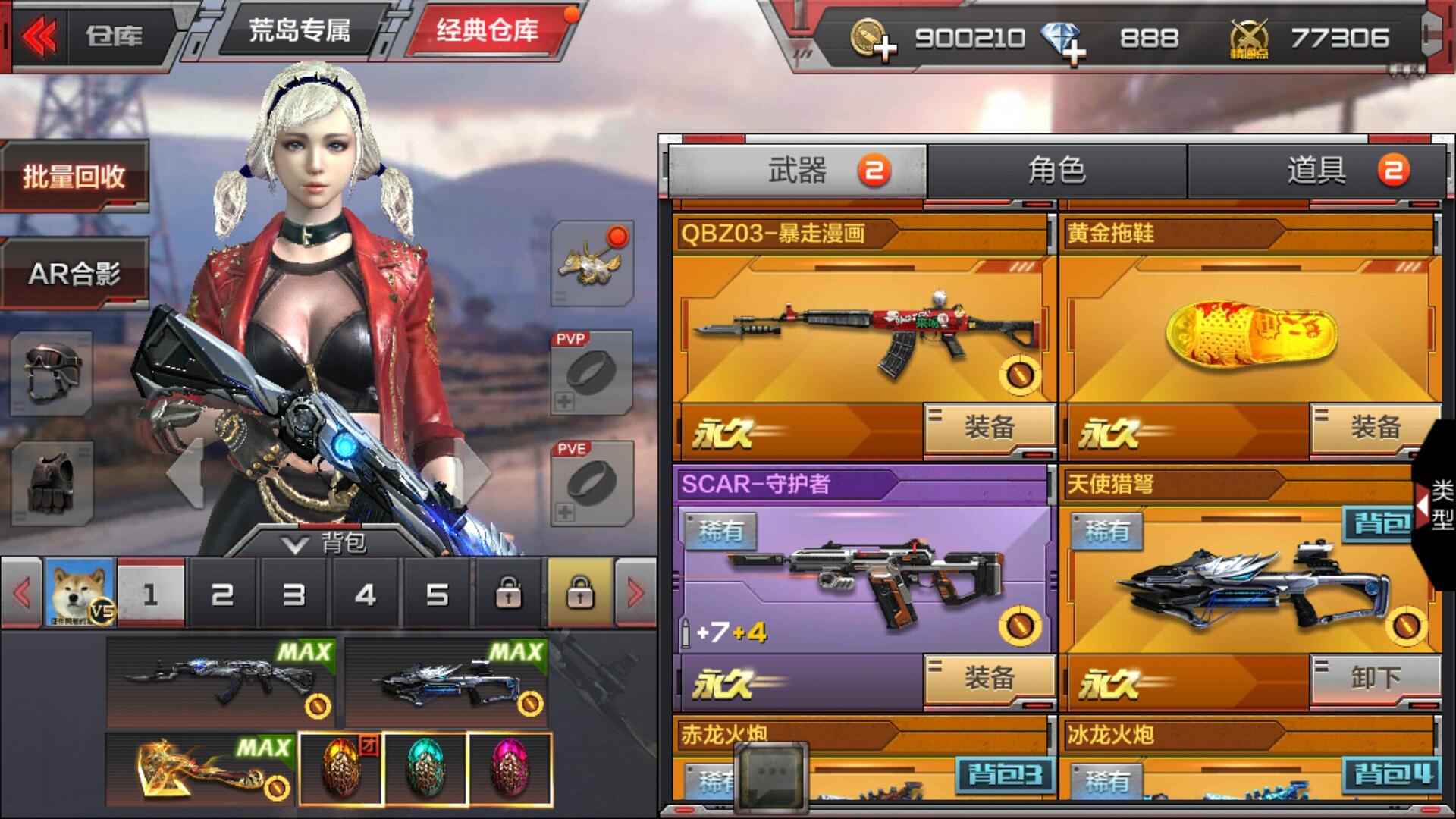The width and height of the screenshot is (1456, 819).
Task: Equip the SCAR-守护者 rifle
Action: click(x=989, y=678)
